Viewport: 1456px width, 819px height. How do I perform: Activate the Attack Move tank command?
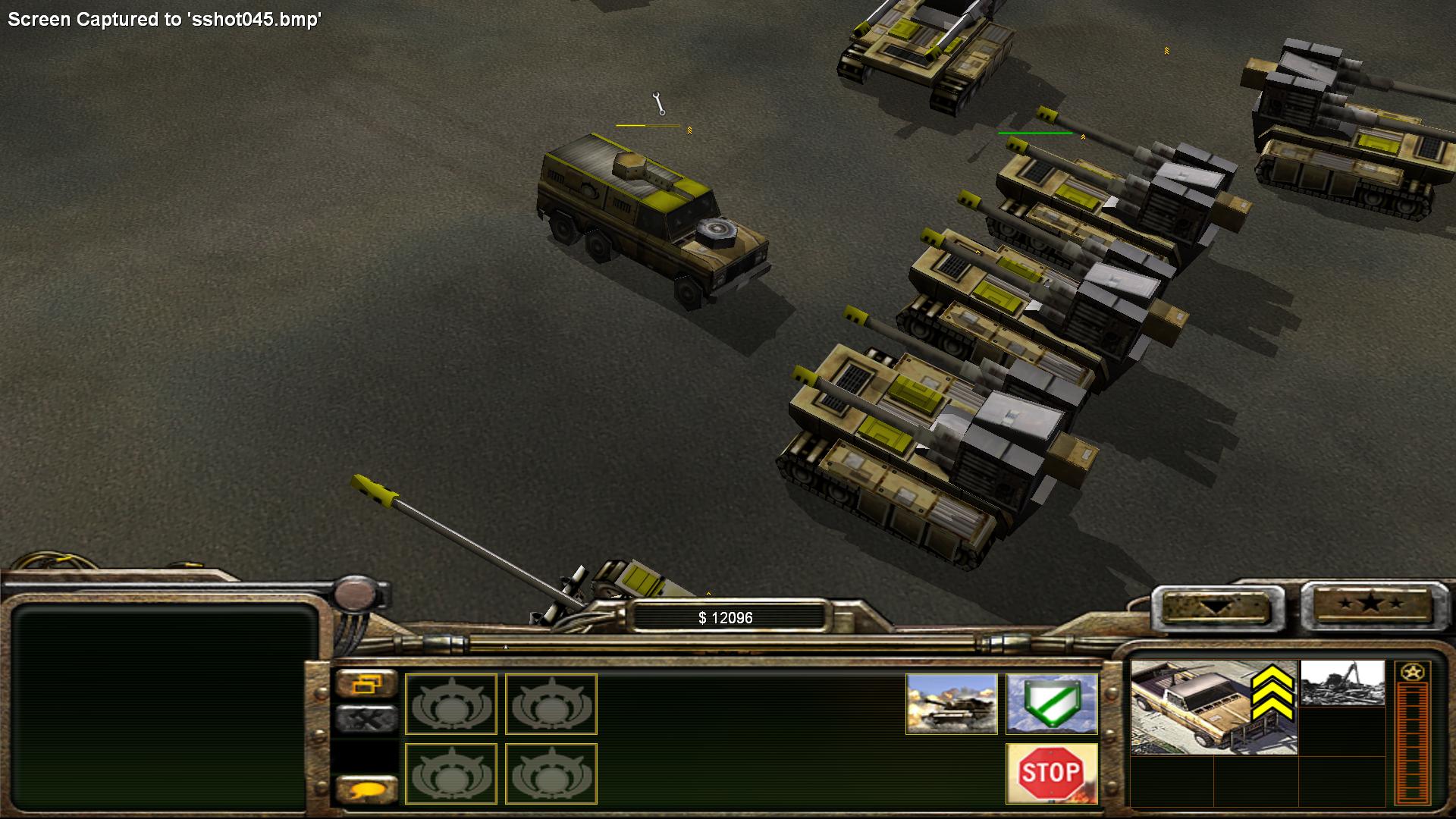(x=951, y=704)
